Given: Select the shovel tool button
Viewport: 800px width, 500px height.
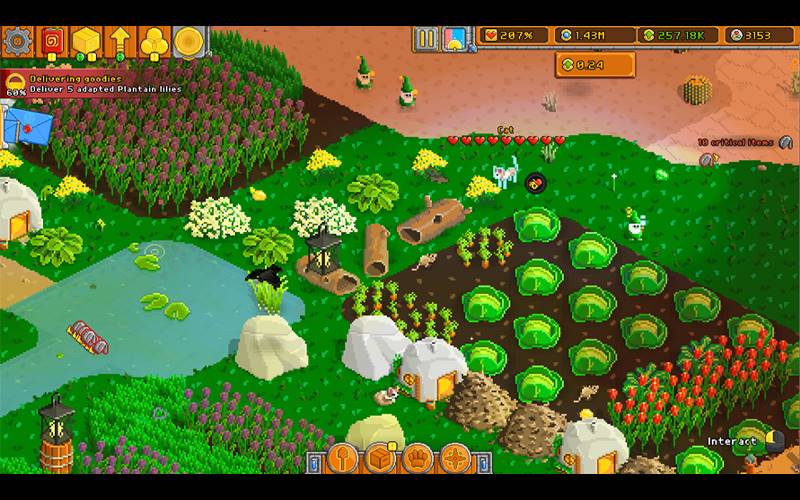Looking at the screenshot, I should point(343,459).
